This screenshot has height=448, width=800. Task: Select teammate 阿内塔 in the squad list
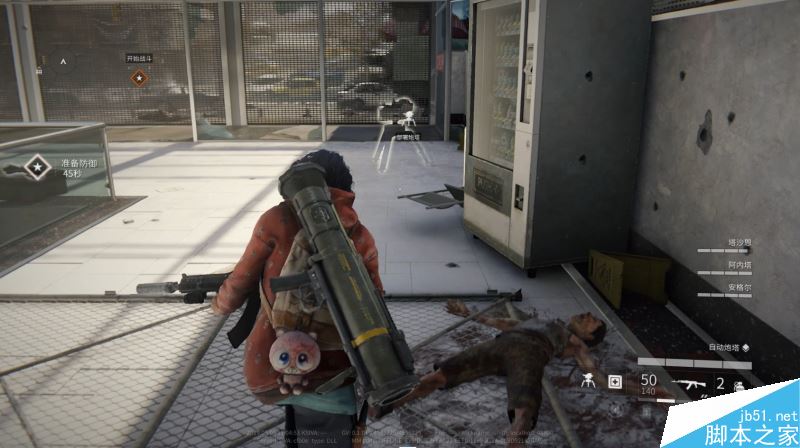tap(738, 267)
